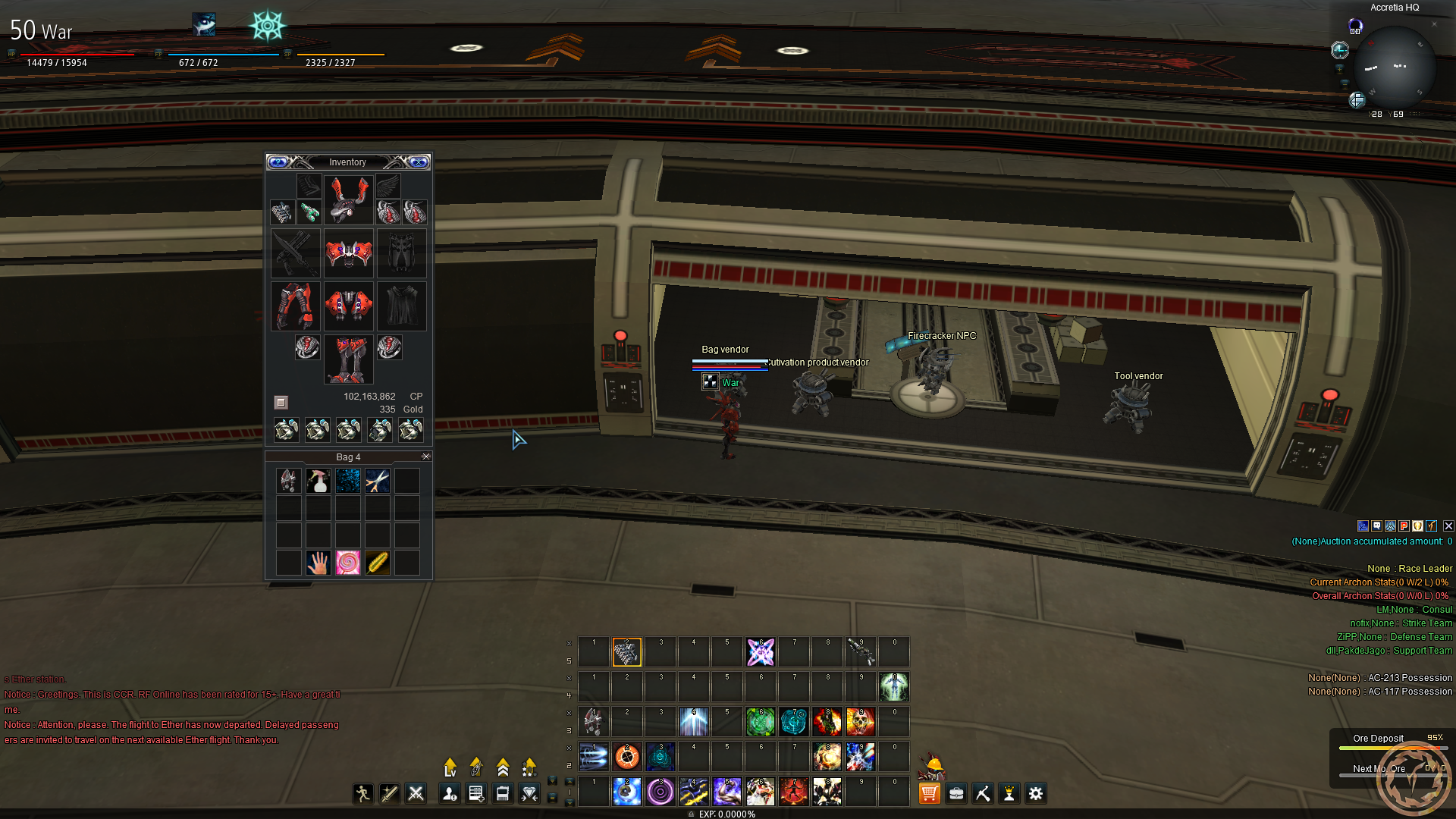Viewport: 1456px width, 819px height.
Task: Click the circular minimap
Action: click(x=1394, y=68)
